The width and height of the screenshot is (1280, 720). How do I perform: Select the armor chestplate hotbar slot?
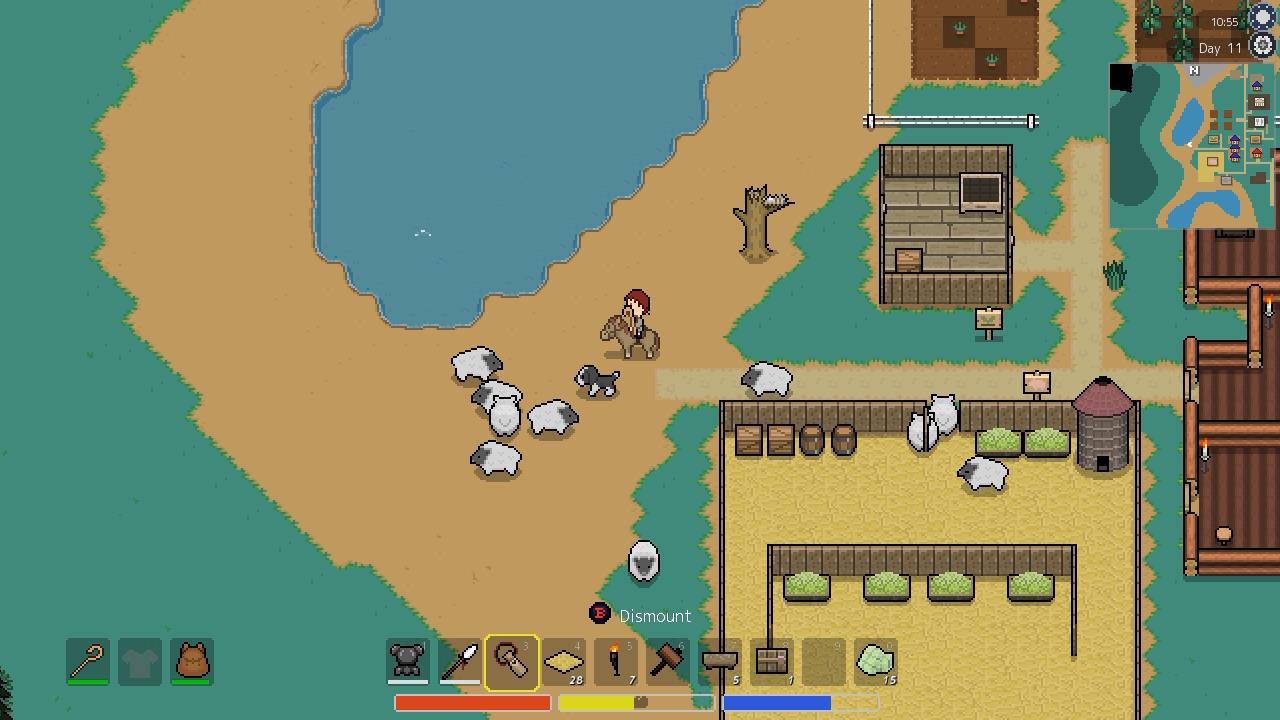(x=408, y=661)
